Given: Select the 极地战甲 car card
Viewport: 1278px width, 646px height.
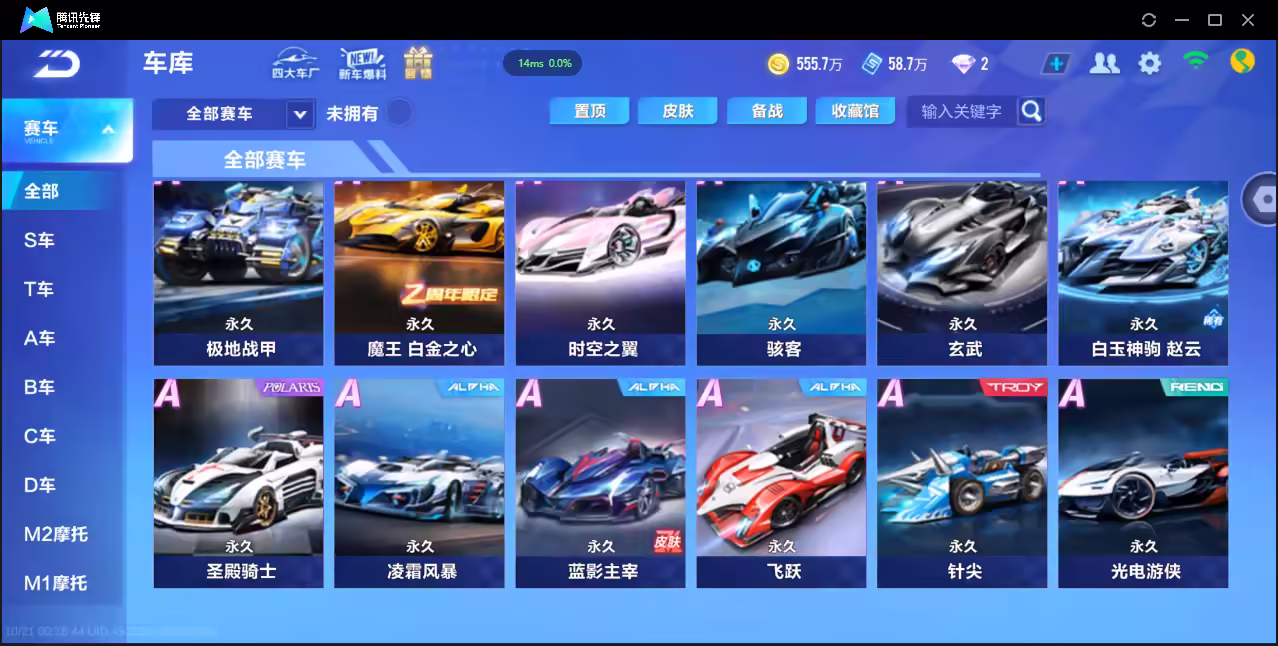Looking at the screenshot, I should [239, 272].
